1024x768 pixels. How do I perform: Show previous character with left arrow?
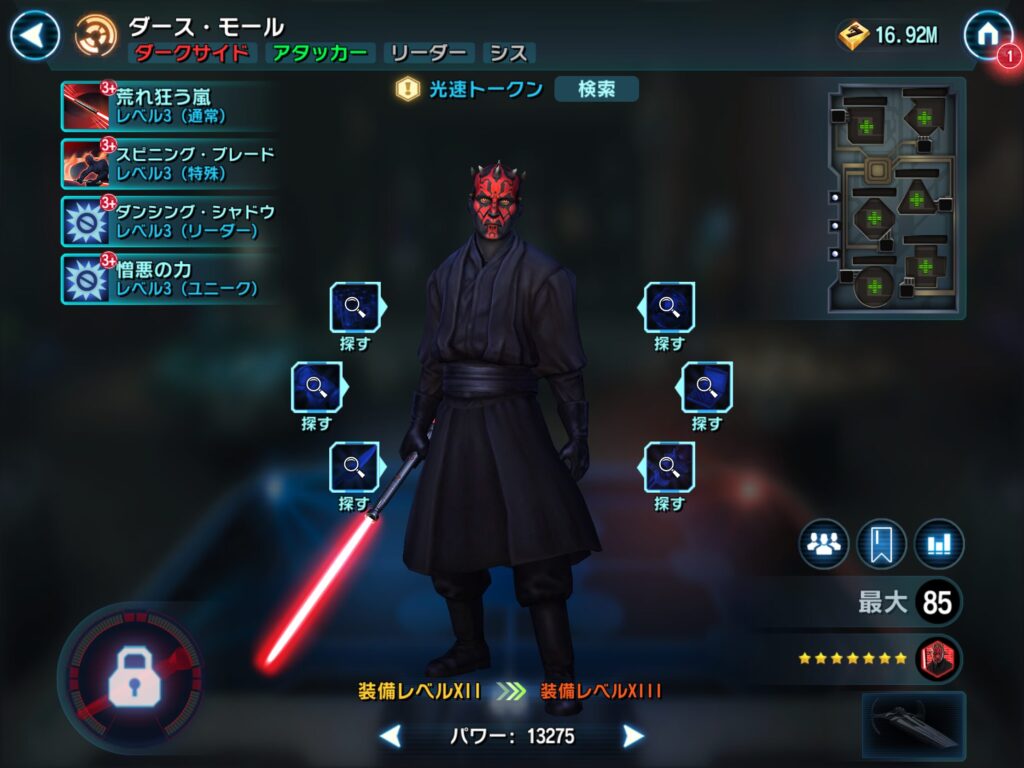[391, 737]
